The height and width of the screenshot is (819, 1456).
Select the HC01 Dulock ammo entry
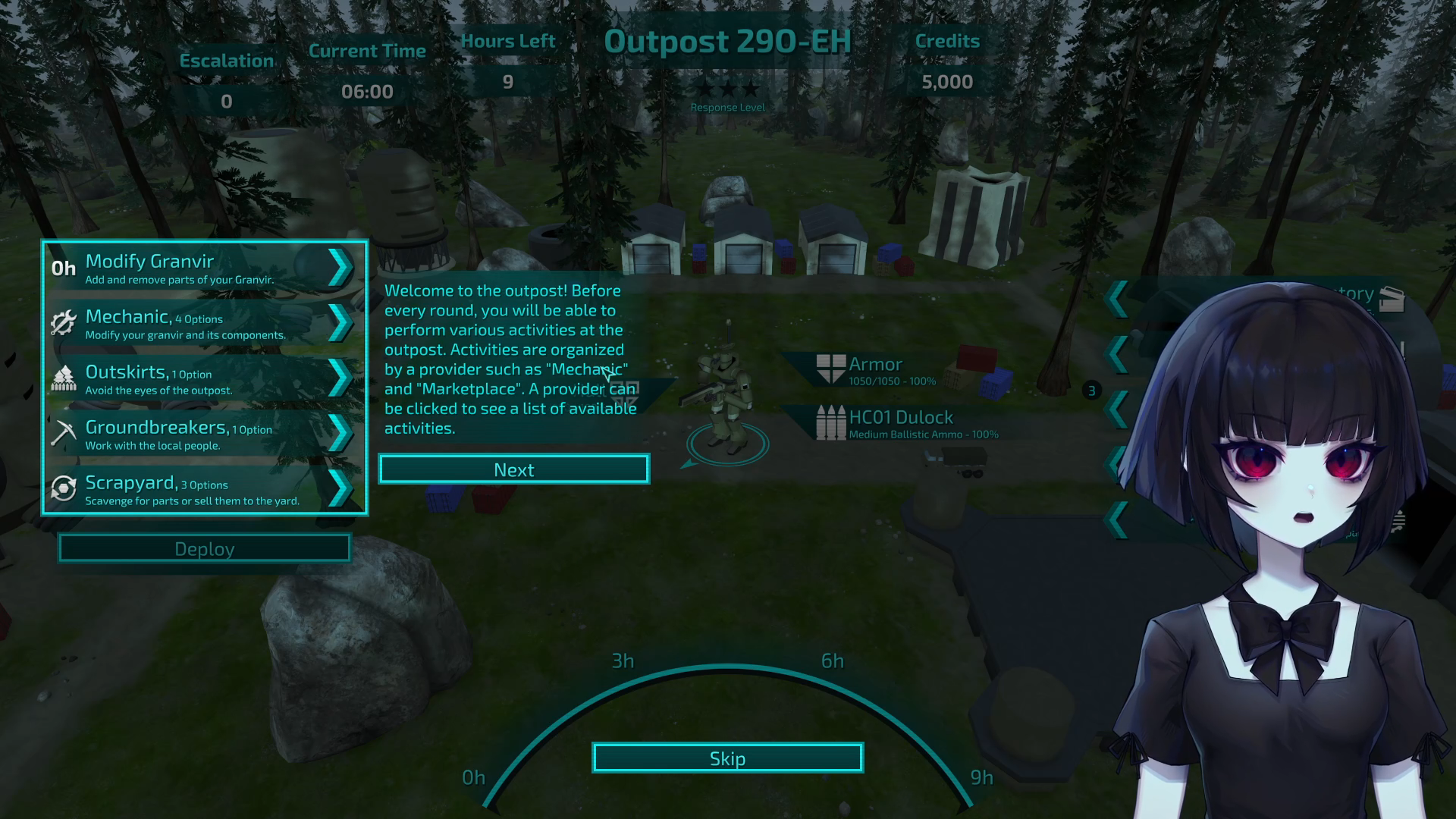[x=907, y=423]
